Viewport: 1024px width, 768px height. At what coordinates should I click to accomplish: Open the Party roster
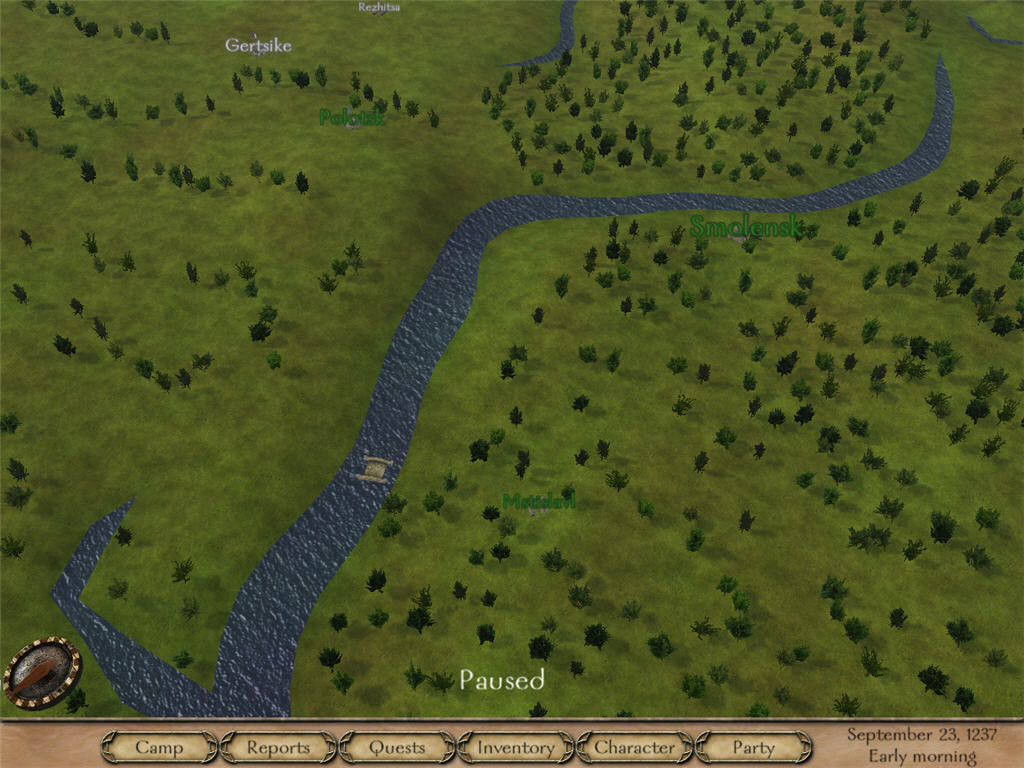(x=753, y=747)
